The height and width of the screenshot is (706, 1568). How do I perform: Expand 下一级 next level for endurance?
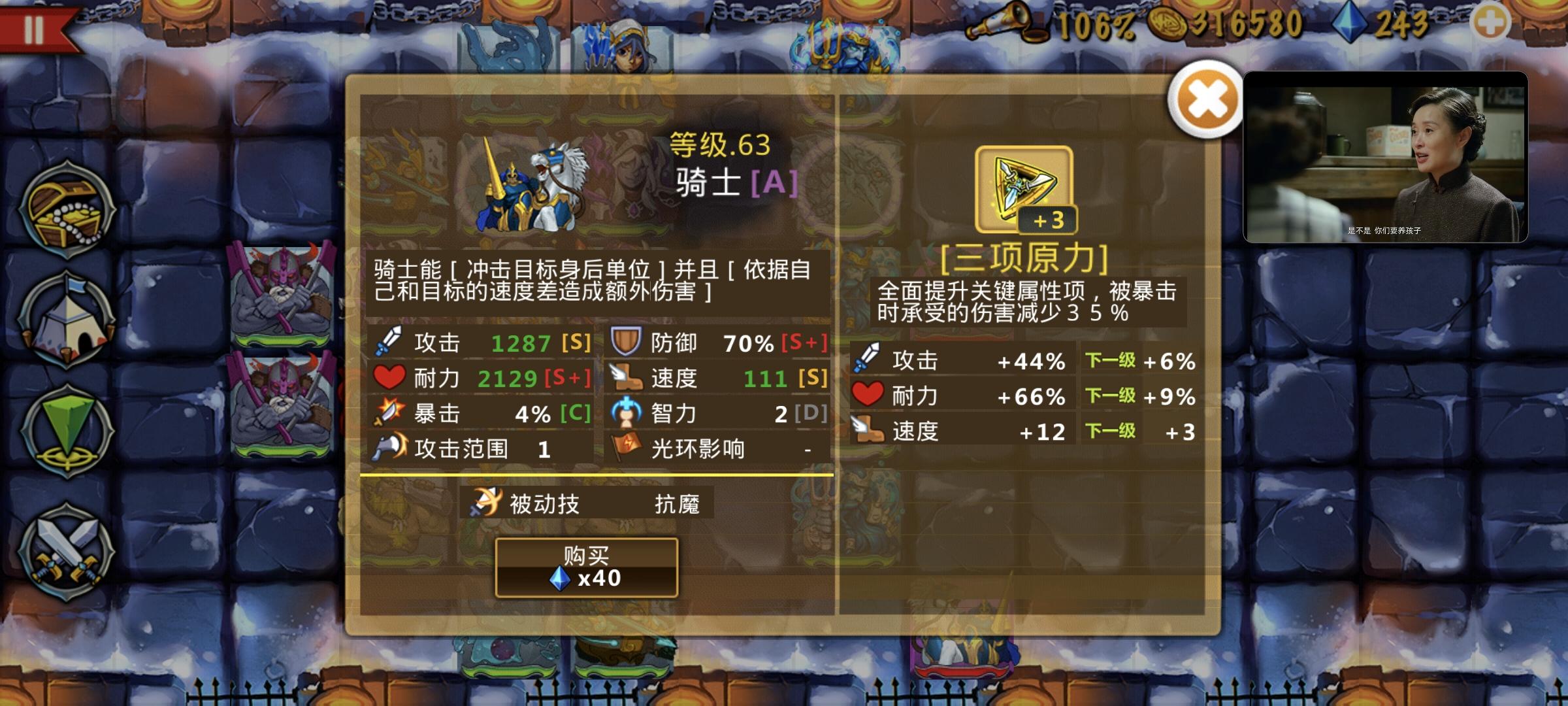(x=1111, y=396)
